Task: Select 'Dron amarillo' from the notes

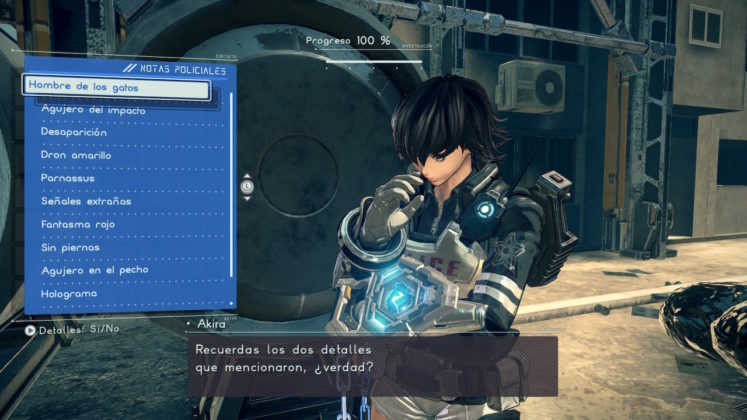Action: pyautogui.click(x=76, y=155)
